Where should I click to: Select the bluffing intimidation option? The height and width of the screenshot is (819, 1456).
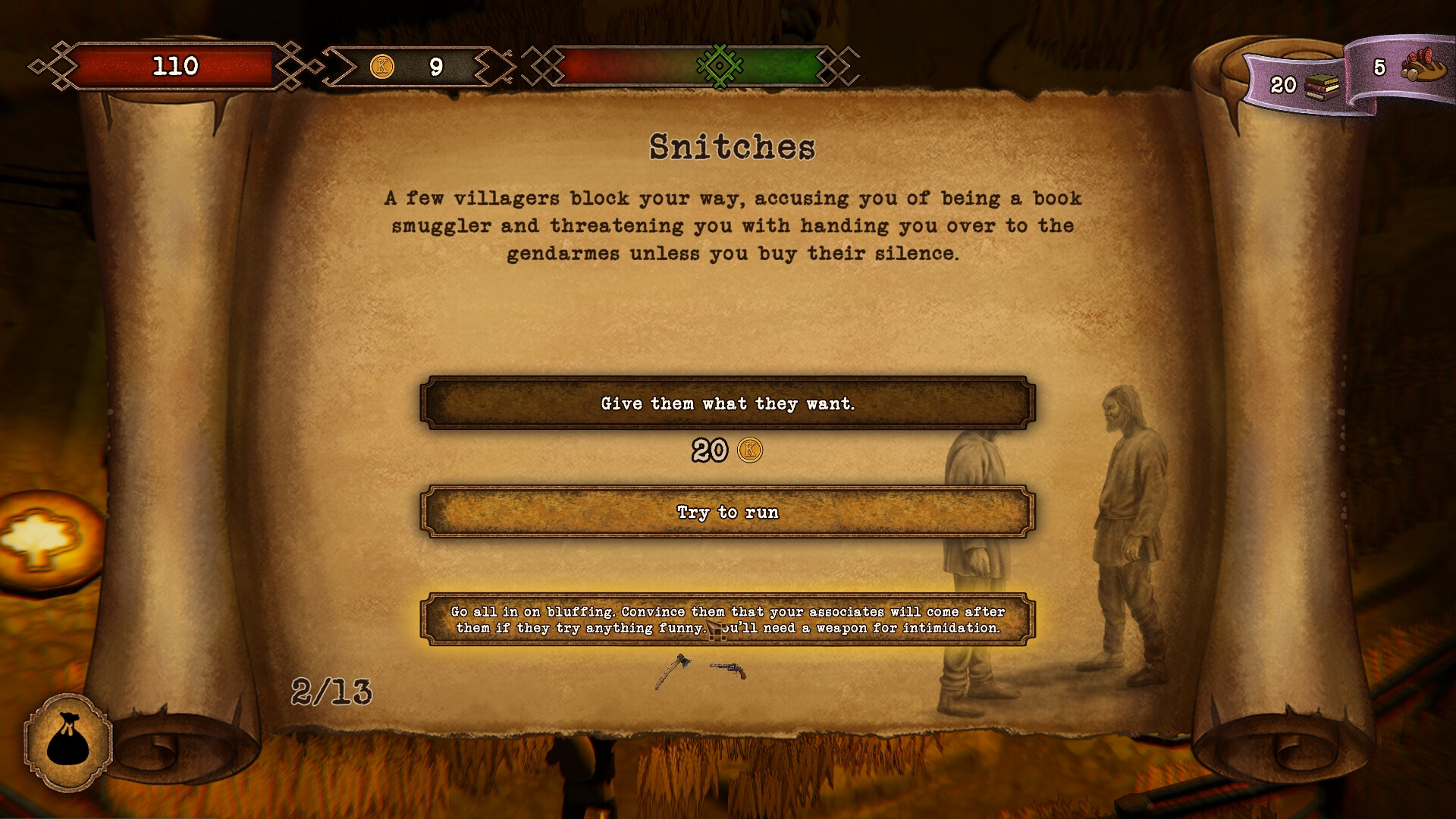(x=728, y=620)
